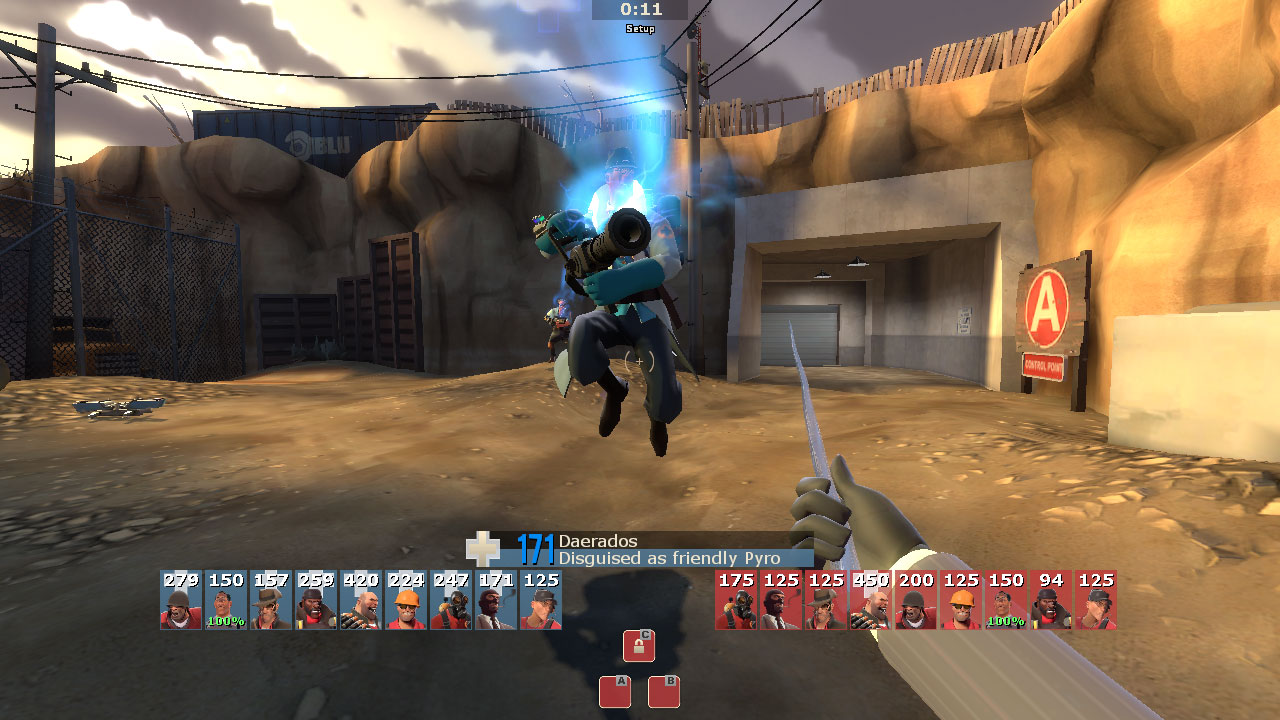Viewport: 1280px width, 720px height.
Task: Pick the BLU Pyro portrait
Action: coord(451,600)
